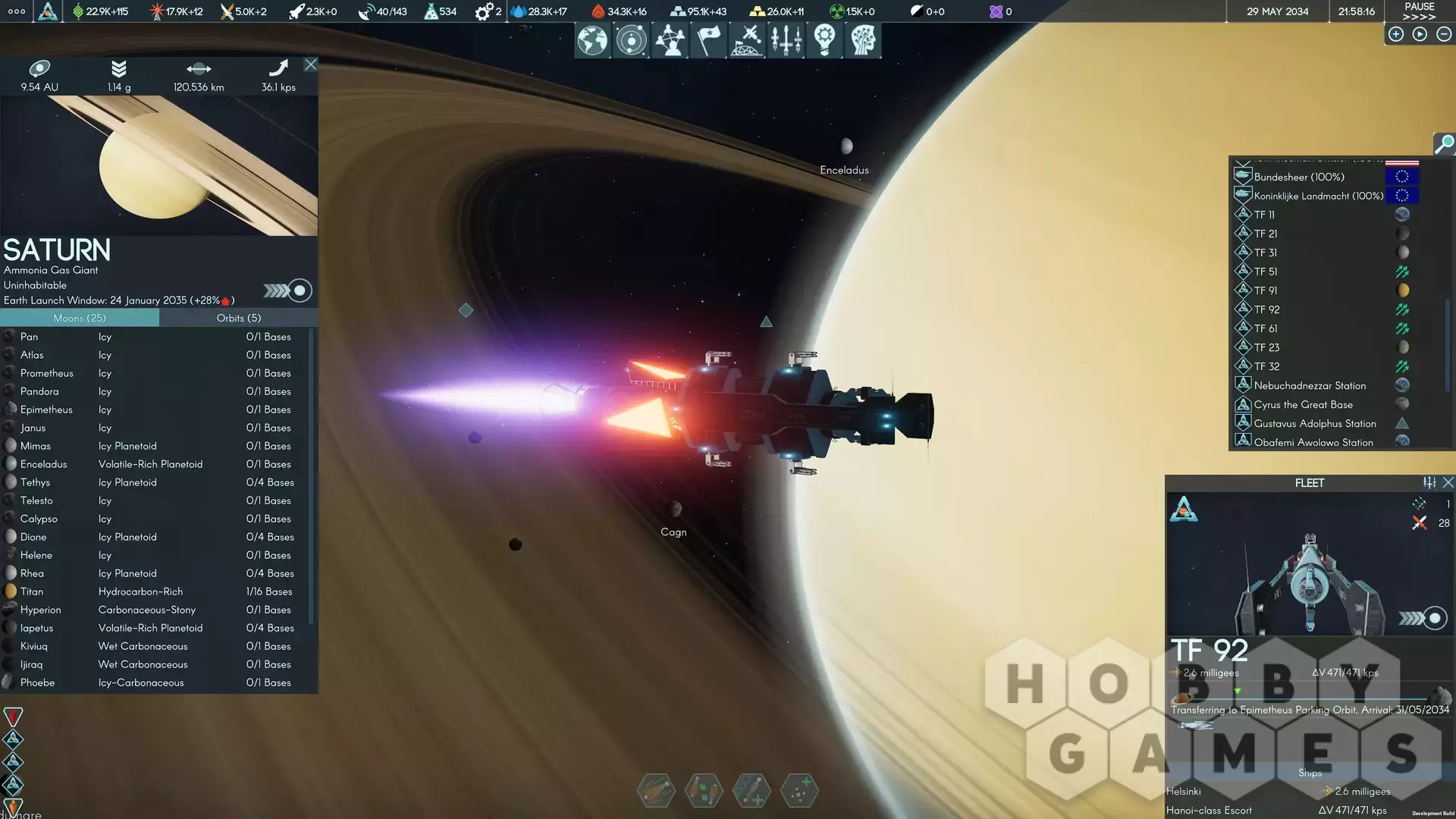The height and width of the screenshot is (819, 1456).
Task: Click the magnifying glass search button
Action: pos(1444,143)
